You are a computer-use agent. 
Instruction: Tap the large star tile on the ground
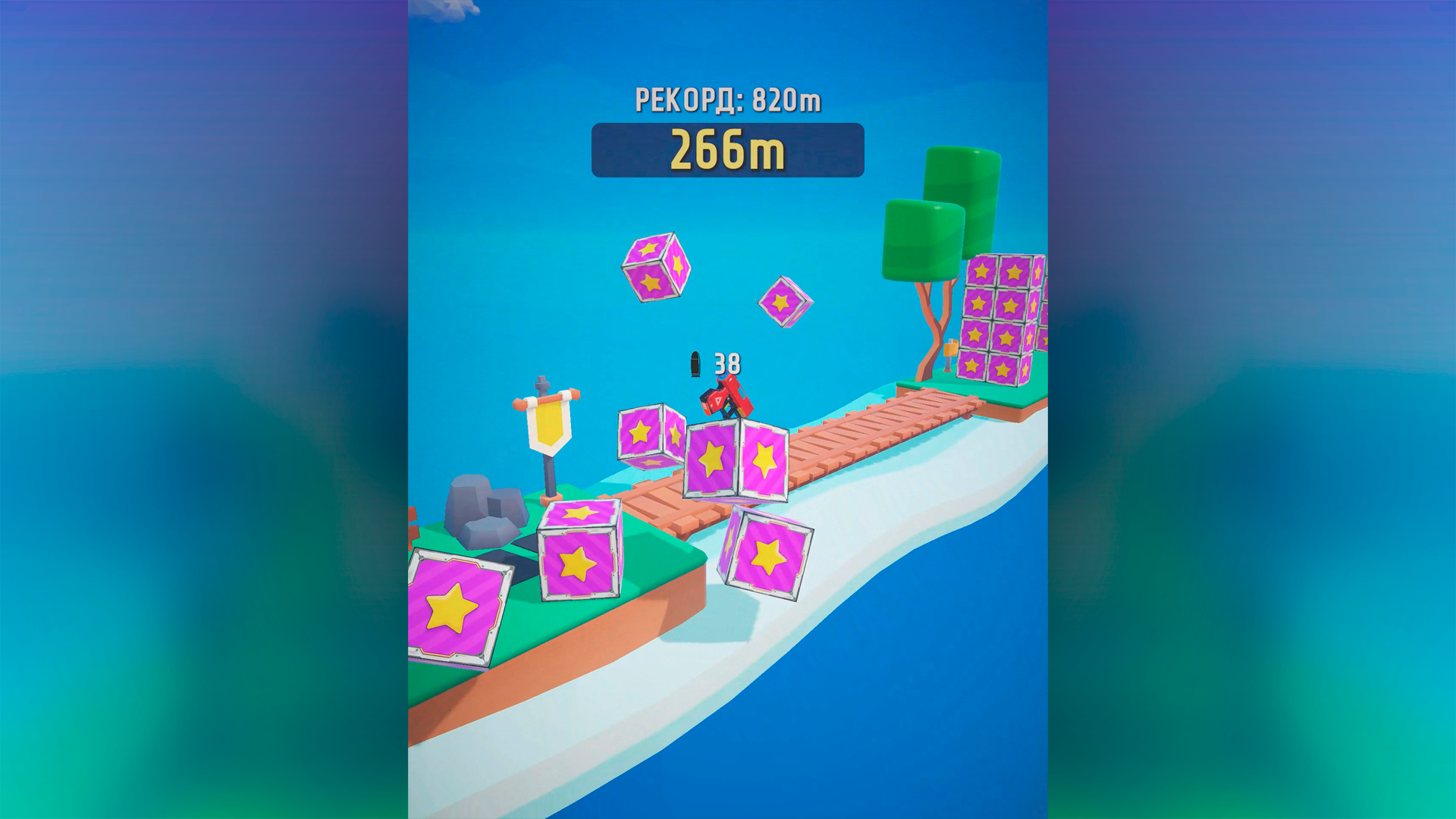click(455, 607)
